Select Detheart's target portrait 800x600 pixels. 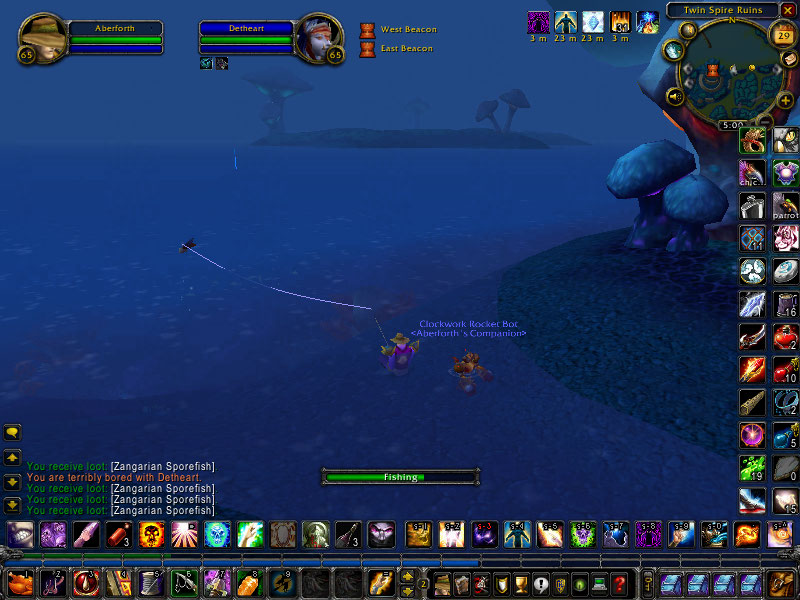coord(320,39)
